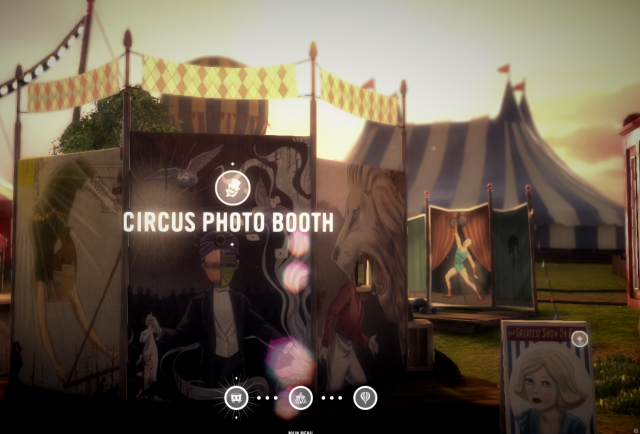Choose the circus wagon navigation icon
The height and width of the screenshot is (434, 640).
[236, 398]
